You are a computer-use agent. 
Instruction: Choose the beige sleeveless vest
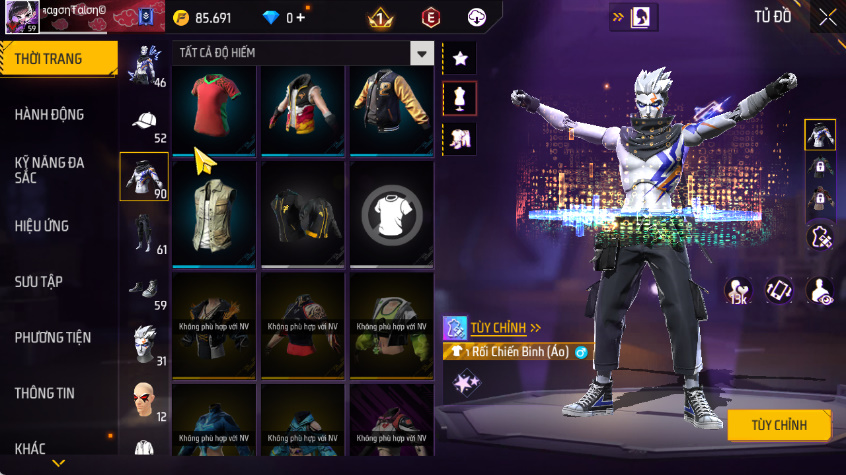tap(213, 212)
